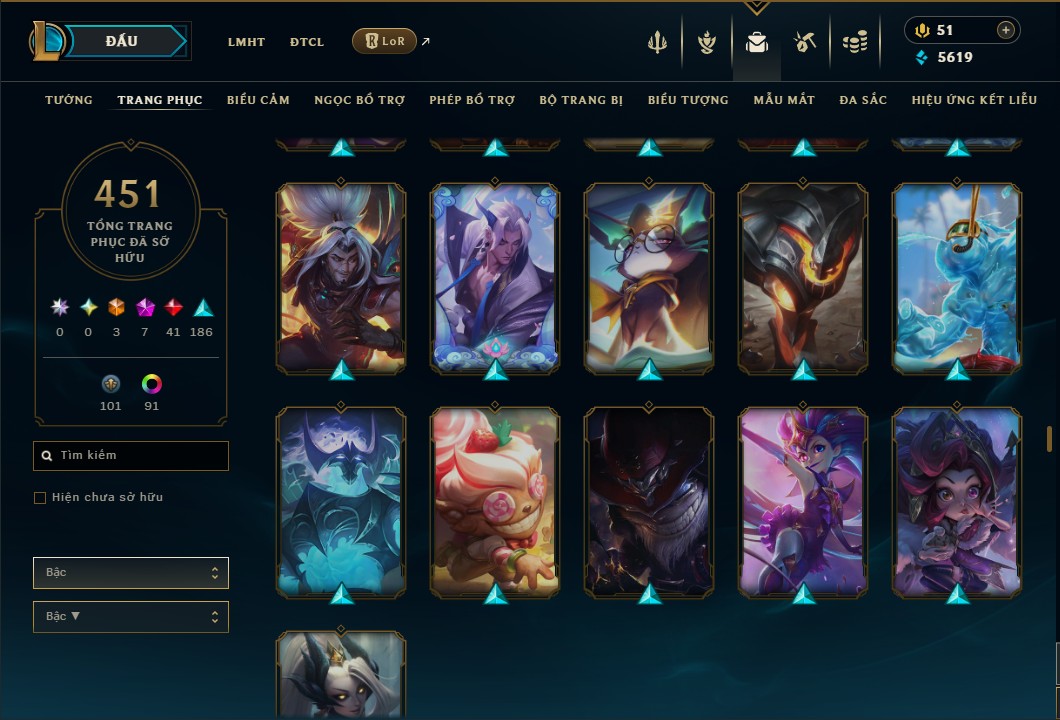Viewport: 1060px width, 720px height.
Task: Toggle the Hiện chưa sở hữu checkbox
Action: pyautogui.click(x=40, y=498)
